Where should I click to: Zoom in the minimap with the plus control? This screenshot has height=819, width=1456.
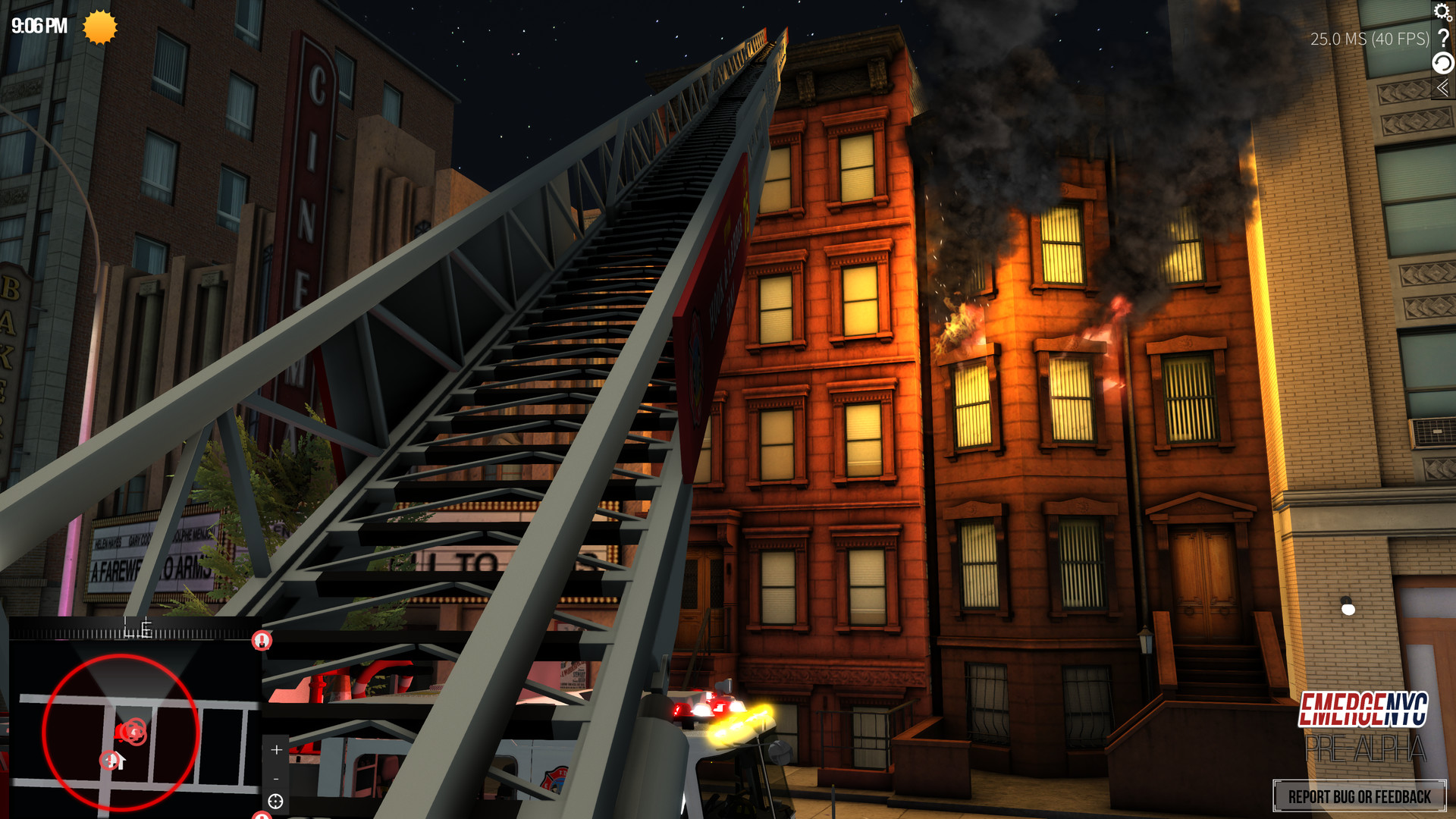(276, 749)
